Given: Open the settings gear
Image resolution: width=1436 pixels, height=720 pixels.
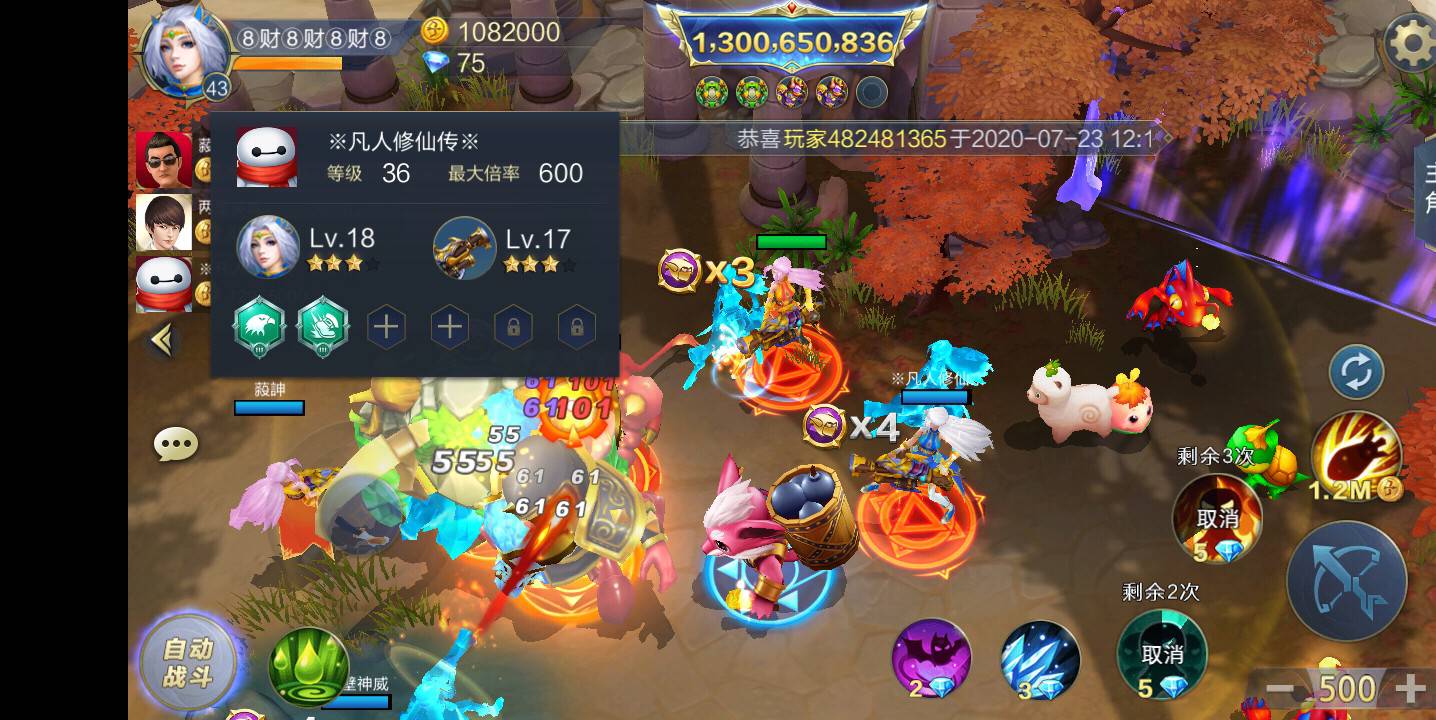Looking at the screenshot, I should (x=1412, y=42).
